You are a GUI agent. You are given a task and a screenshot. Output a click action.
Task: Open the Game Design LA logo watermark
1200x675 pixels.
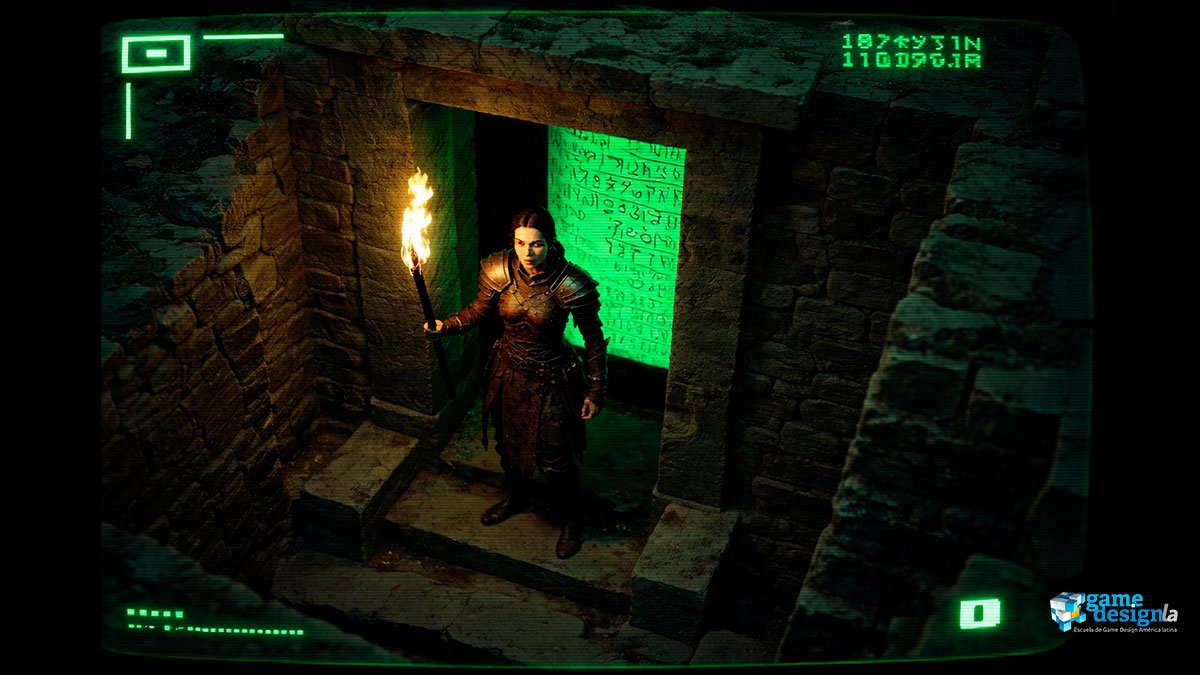[1113, 612]
